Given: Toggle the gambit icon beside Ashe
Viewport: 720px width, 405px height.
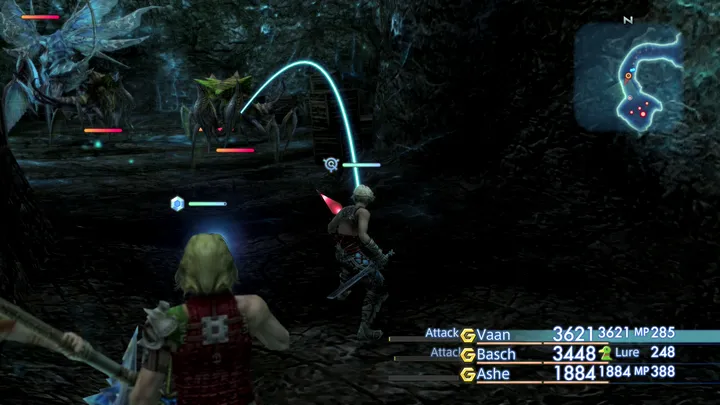Looking at the screenshot, I should (x=467, y=374).
